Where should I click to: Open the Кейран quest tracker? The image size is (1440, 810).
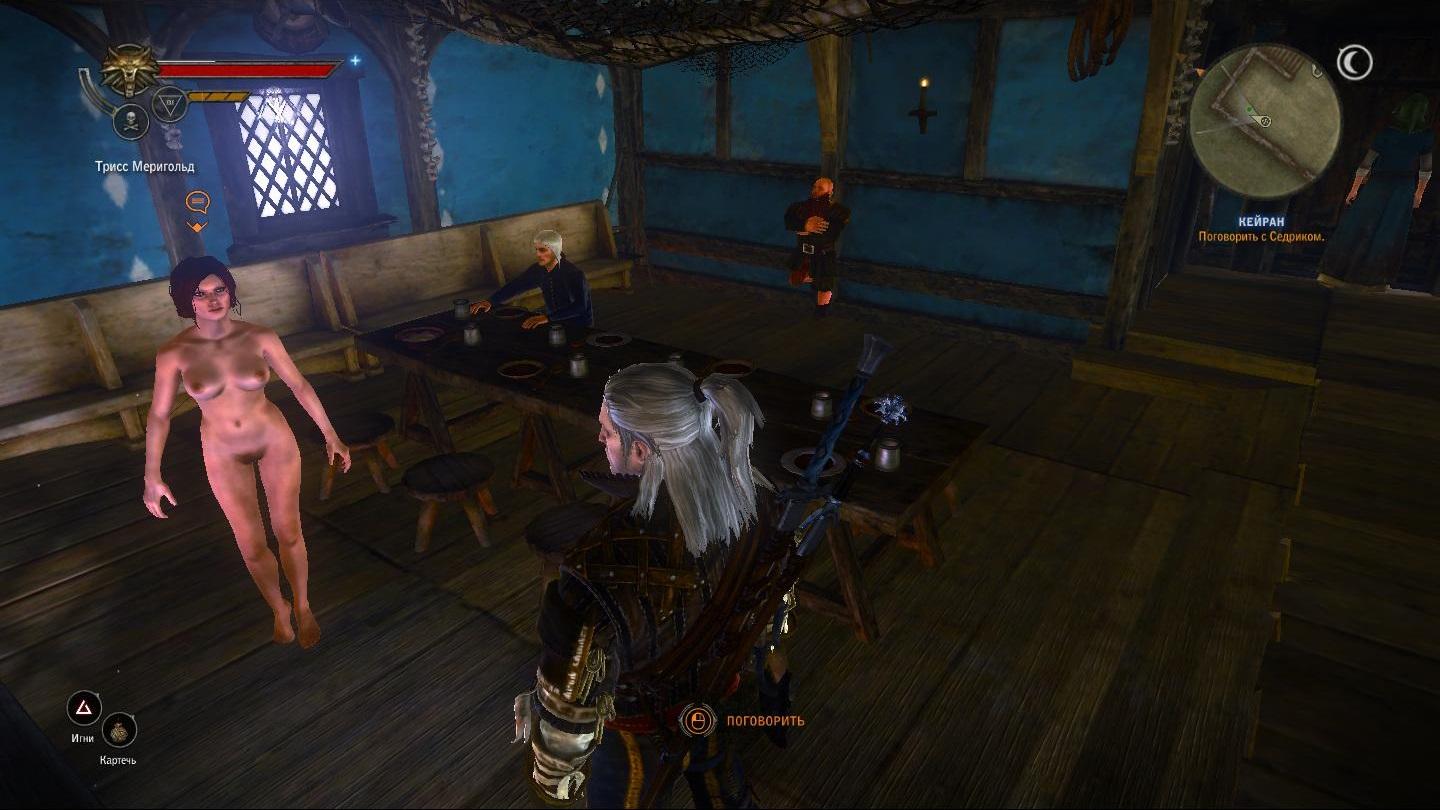pyautogui.click(x=1261, y=222)
